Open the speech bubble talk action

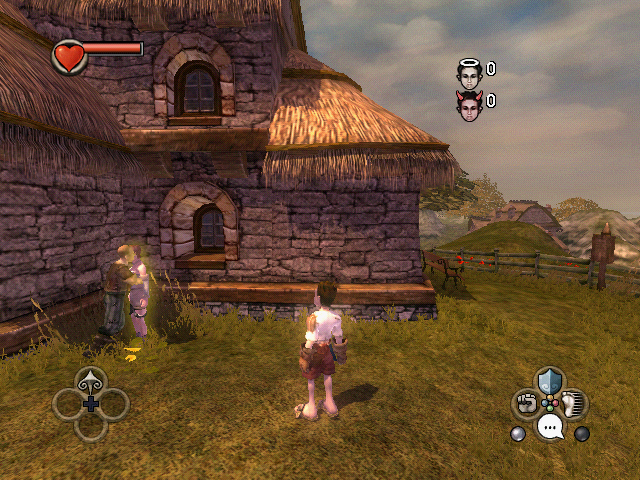pos(550,428)
